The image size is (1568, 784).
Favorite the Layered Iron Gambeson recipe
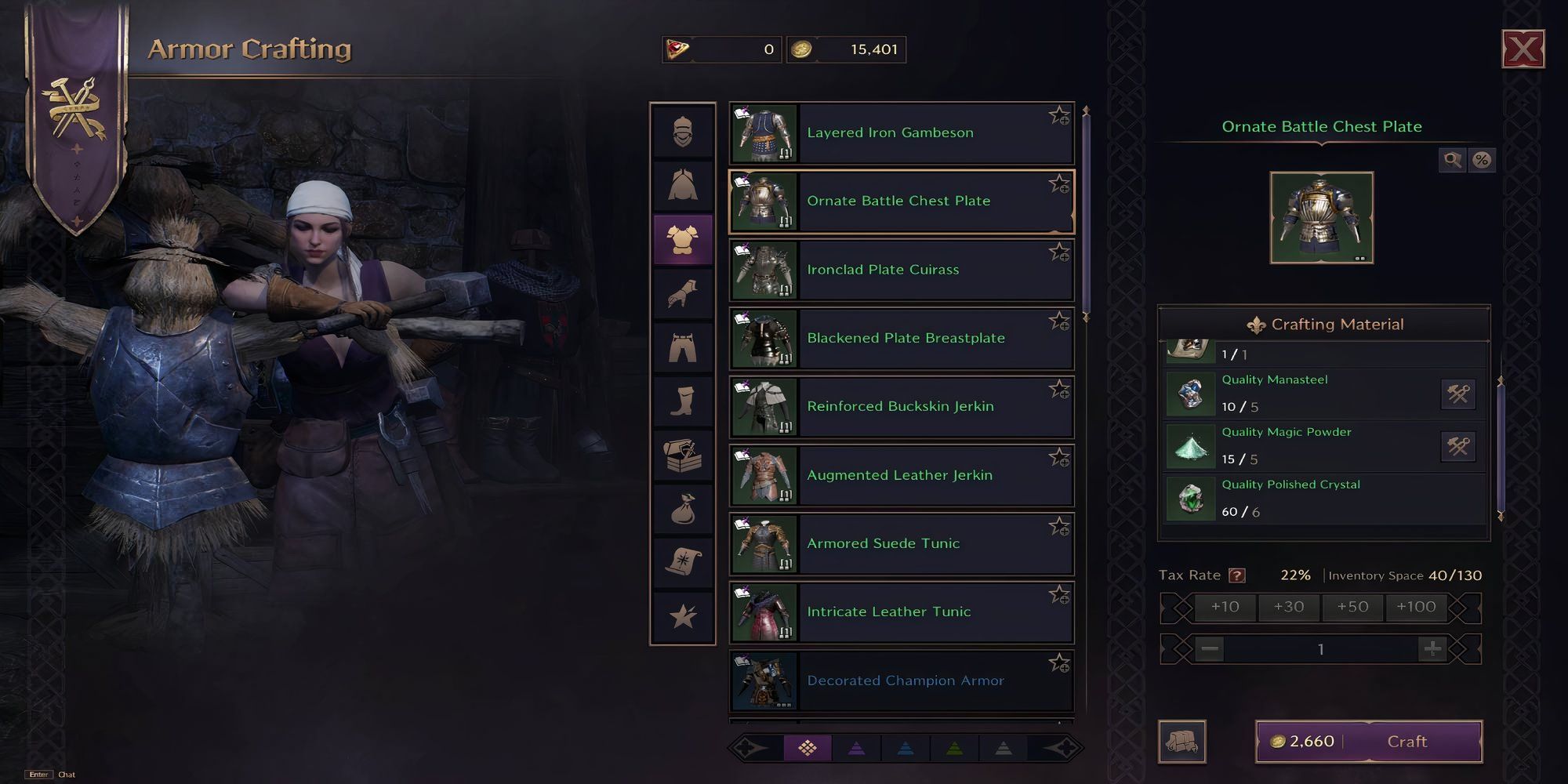[1059, 116]
